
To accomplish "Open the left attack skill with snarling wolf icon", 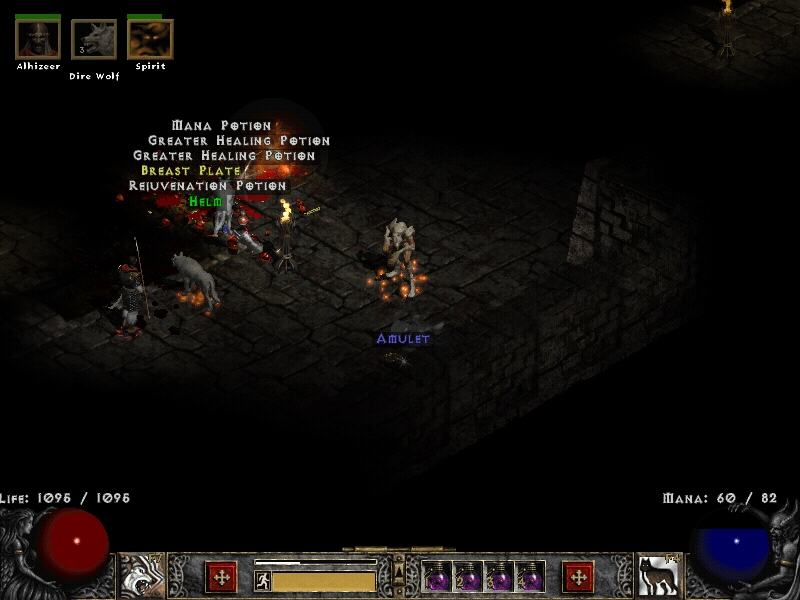I will pyautogui.click(x=143, y=577).
